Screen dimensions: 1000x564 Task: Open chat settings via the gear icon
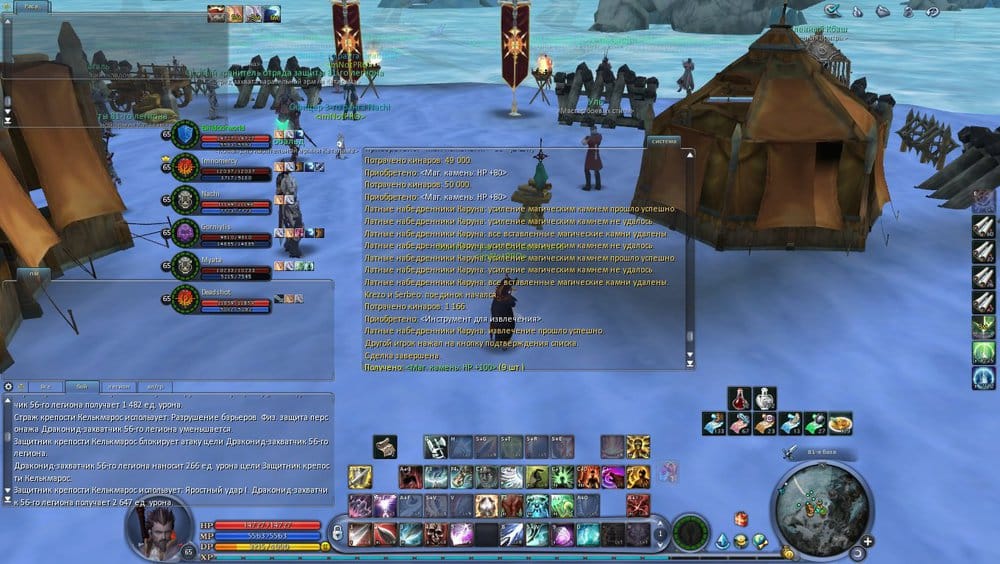pos(9,386)
